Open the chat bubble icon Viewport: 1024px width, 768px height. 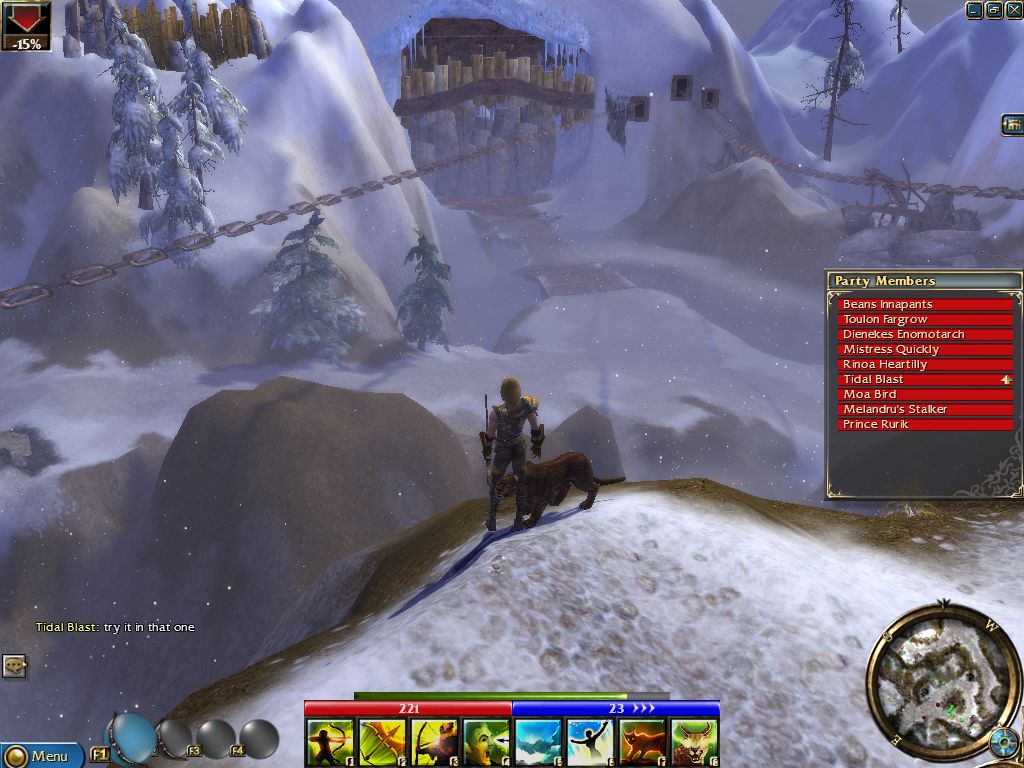click(x=14, y=664)
